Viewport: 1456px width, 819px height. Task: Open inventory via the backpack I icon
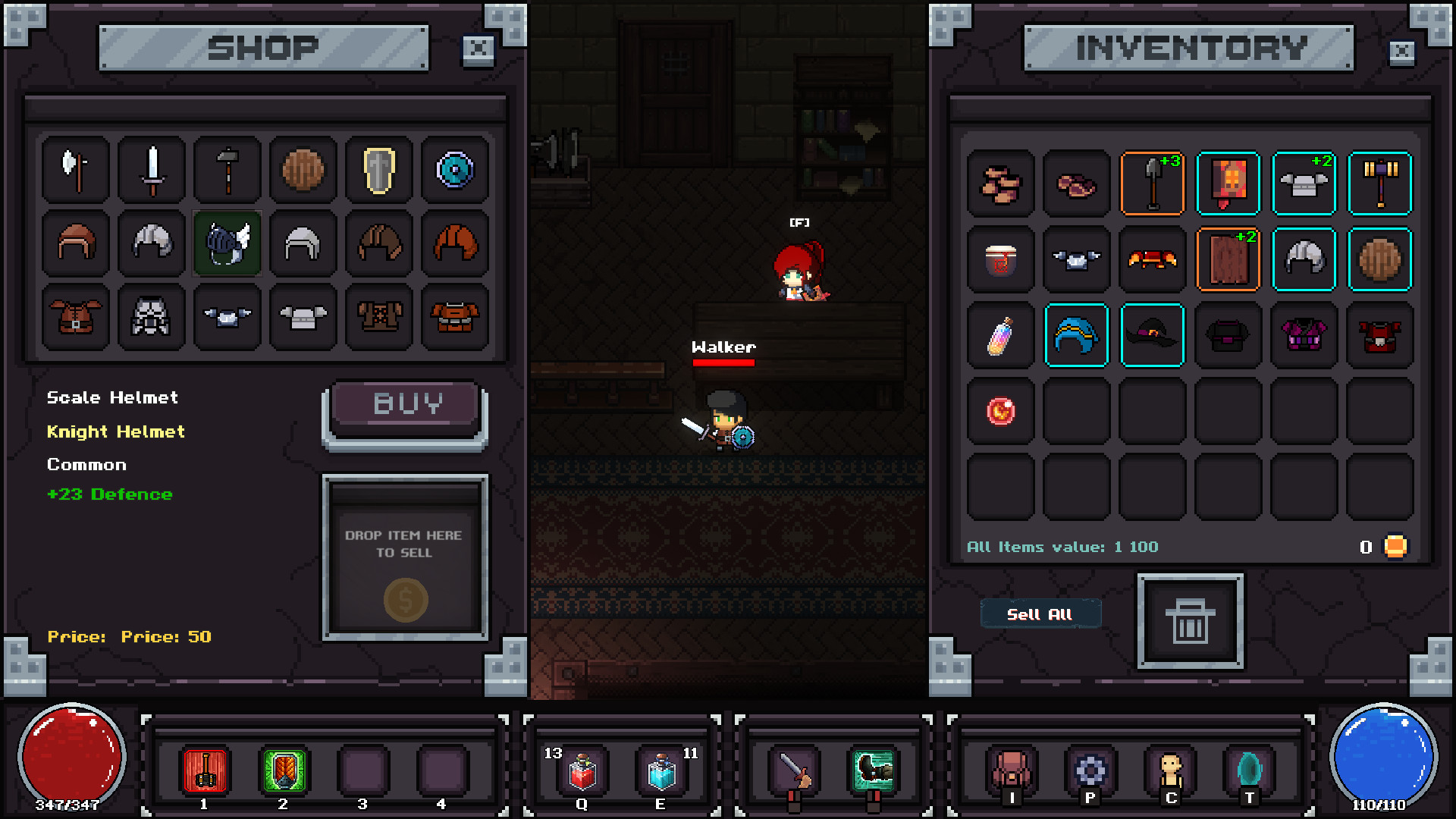(x=1012, y=770)
